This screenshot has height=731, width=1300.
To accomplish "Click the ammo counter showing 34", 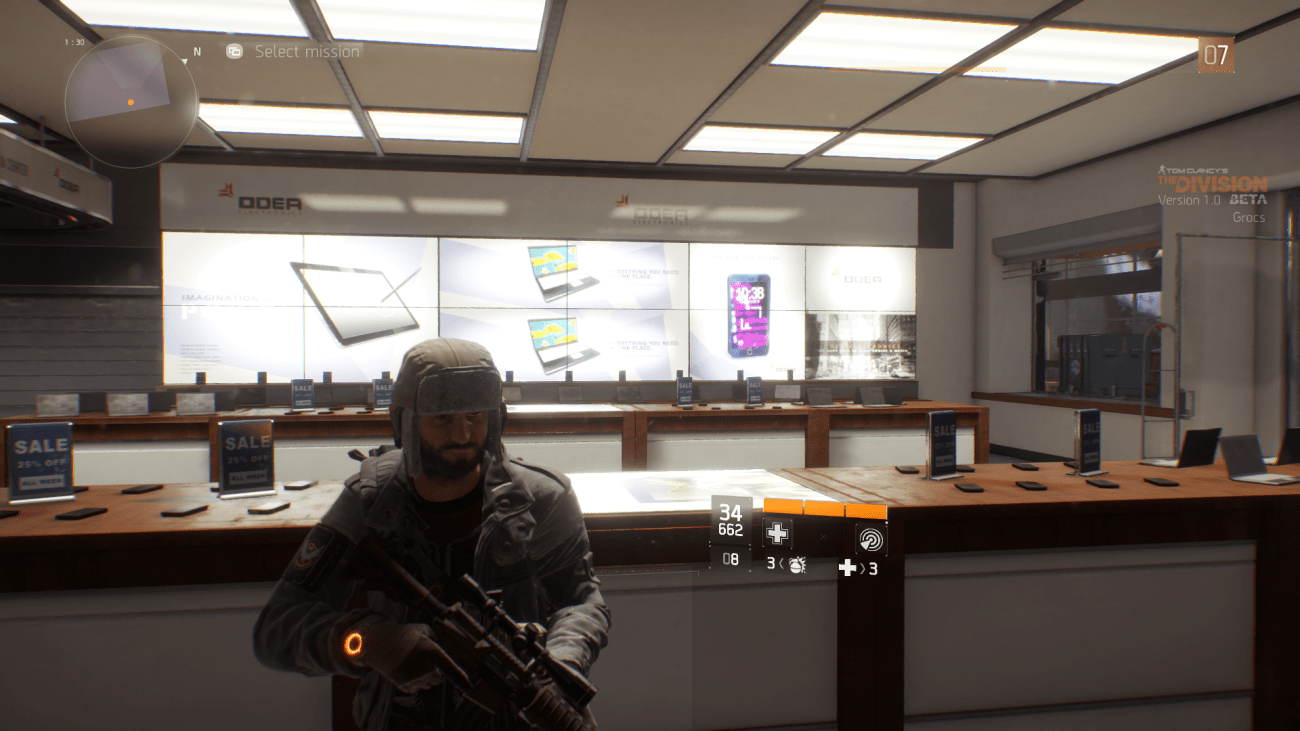I will (x=730, y=512).
